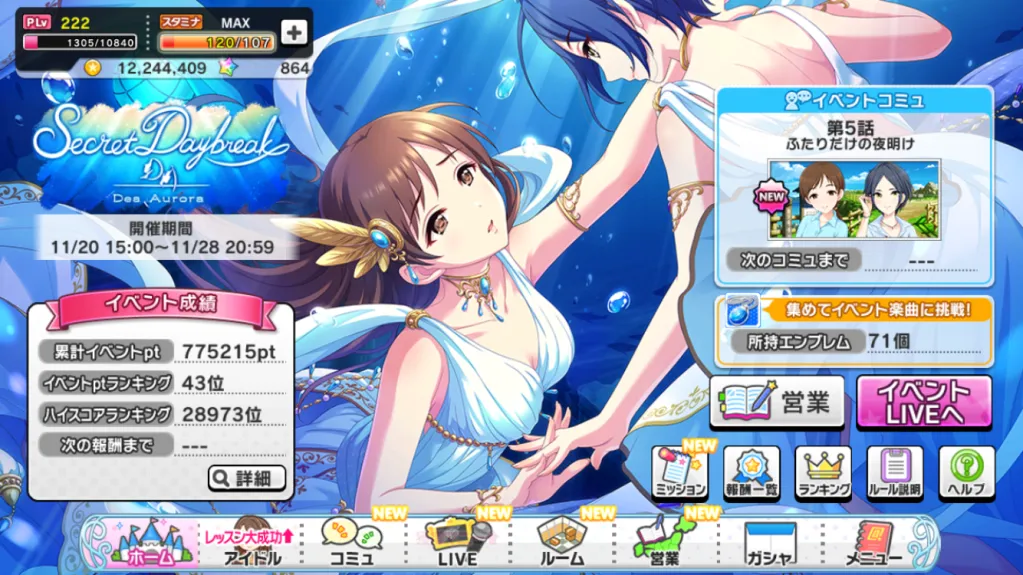Add stamina with the plus button
Screen dimensions: 1023x575
pyautogui.click(x=293, y=32)
